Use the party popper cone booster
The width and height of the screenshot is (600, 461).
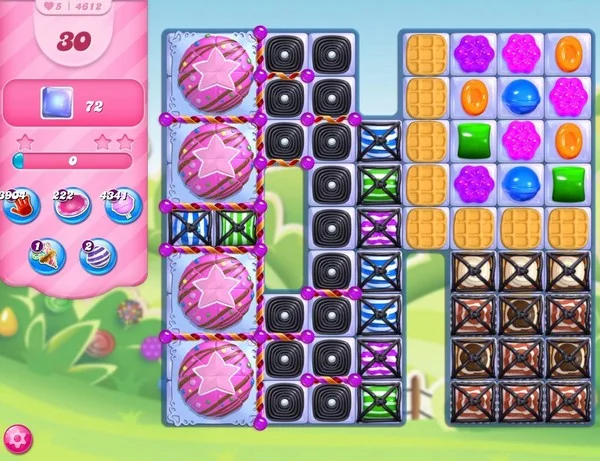click(46, 256)
